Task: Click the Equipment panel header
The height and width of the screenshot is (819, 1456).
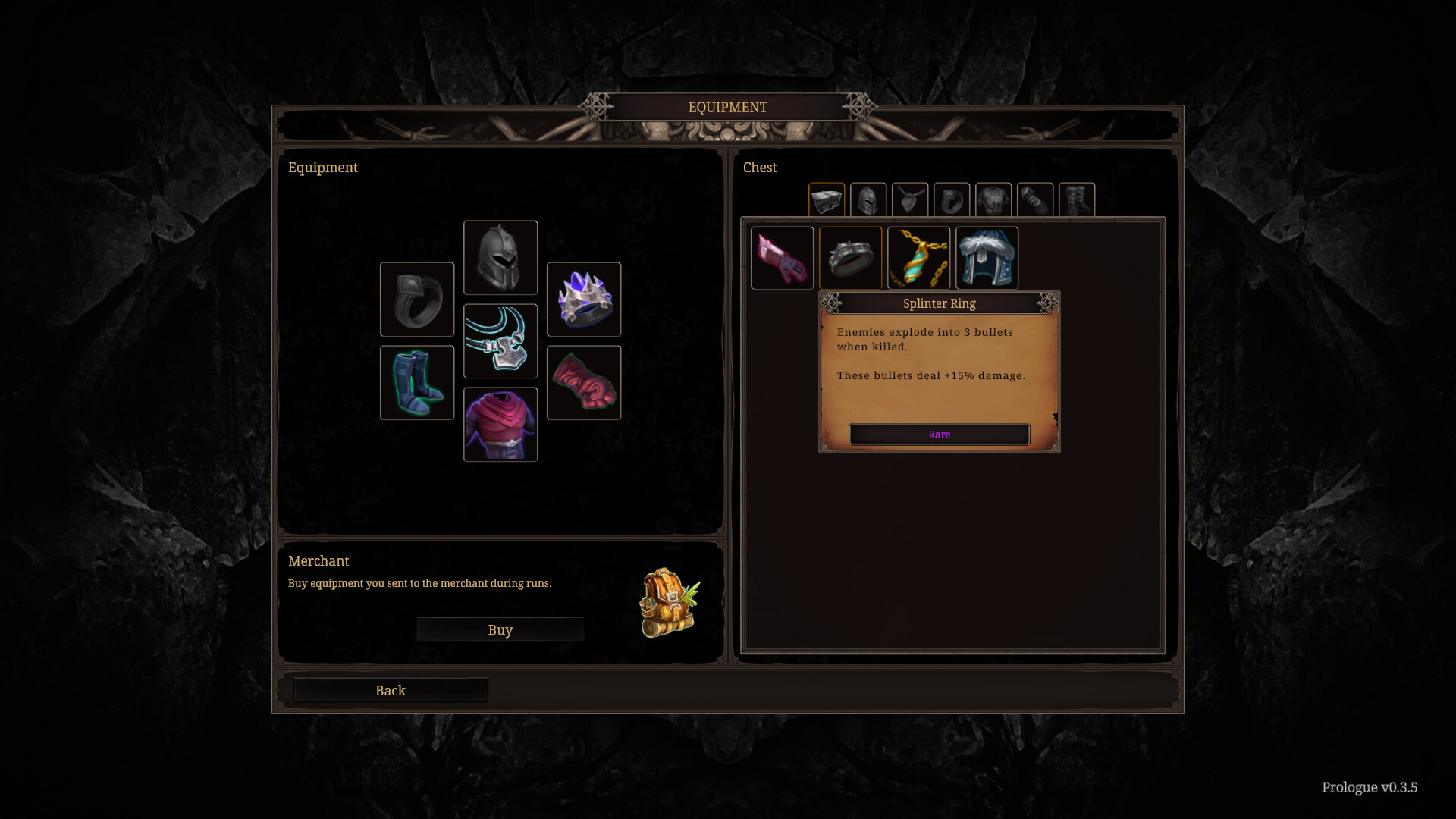Action: tap(323, 168)
